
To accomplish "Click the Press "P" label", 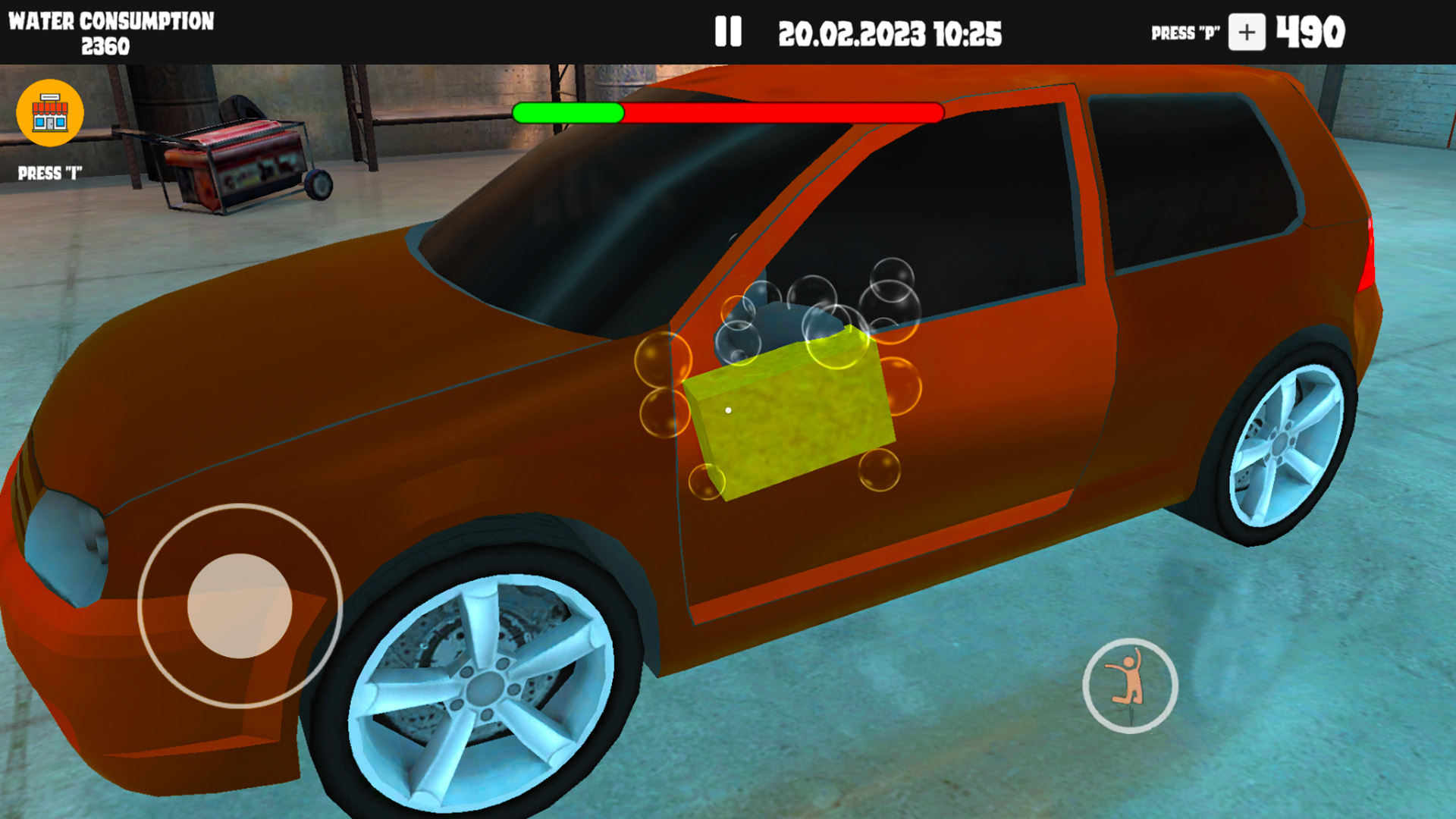I will (1185, 33).
